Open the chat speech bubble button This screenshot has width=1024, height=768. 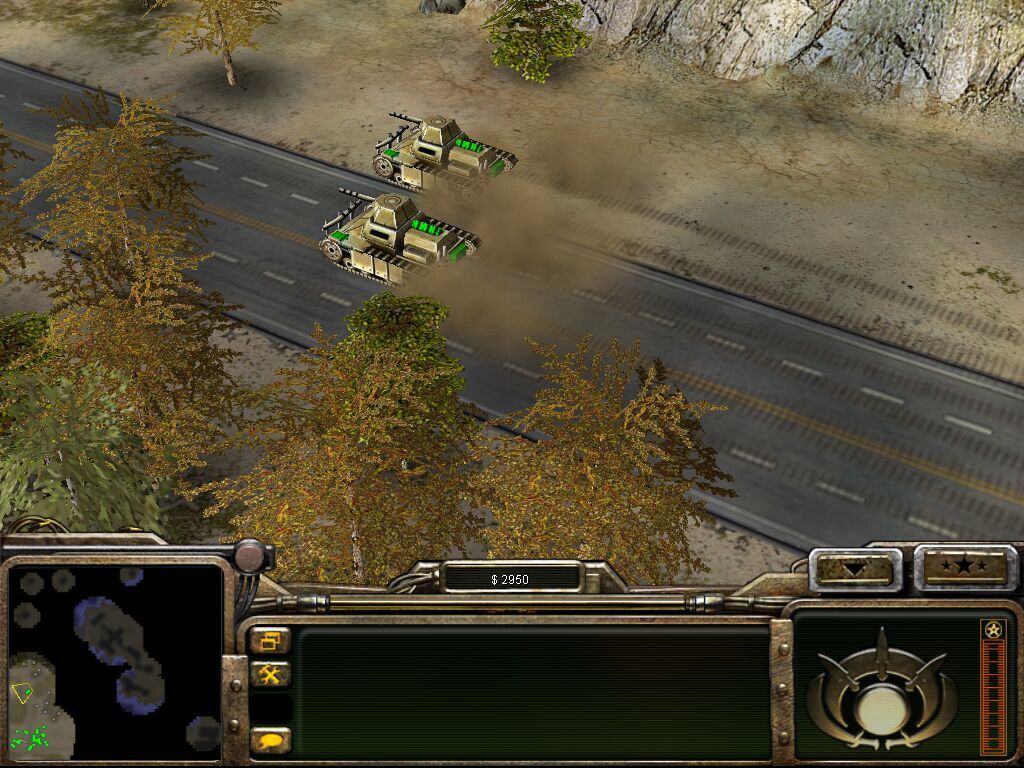click(270, 741)
